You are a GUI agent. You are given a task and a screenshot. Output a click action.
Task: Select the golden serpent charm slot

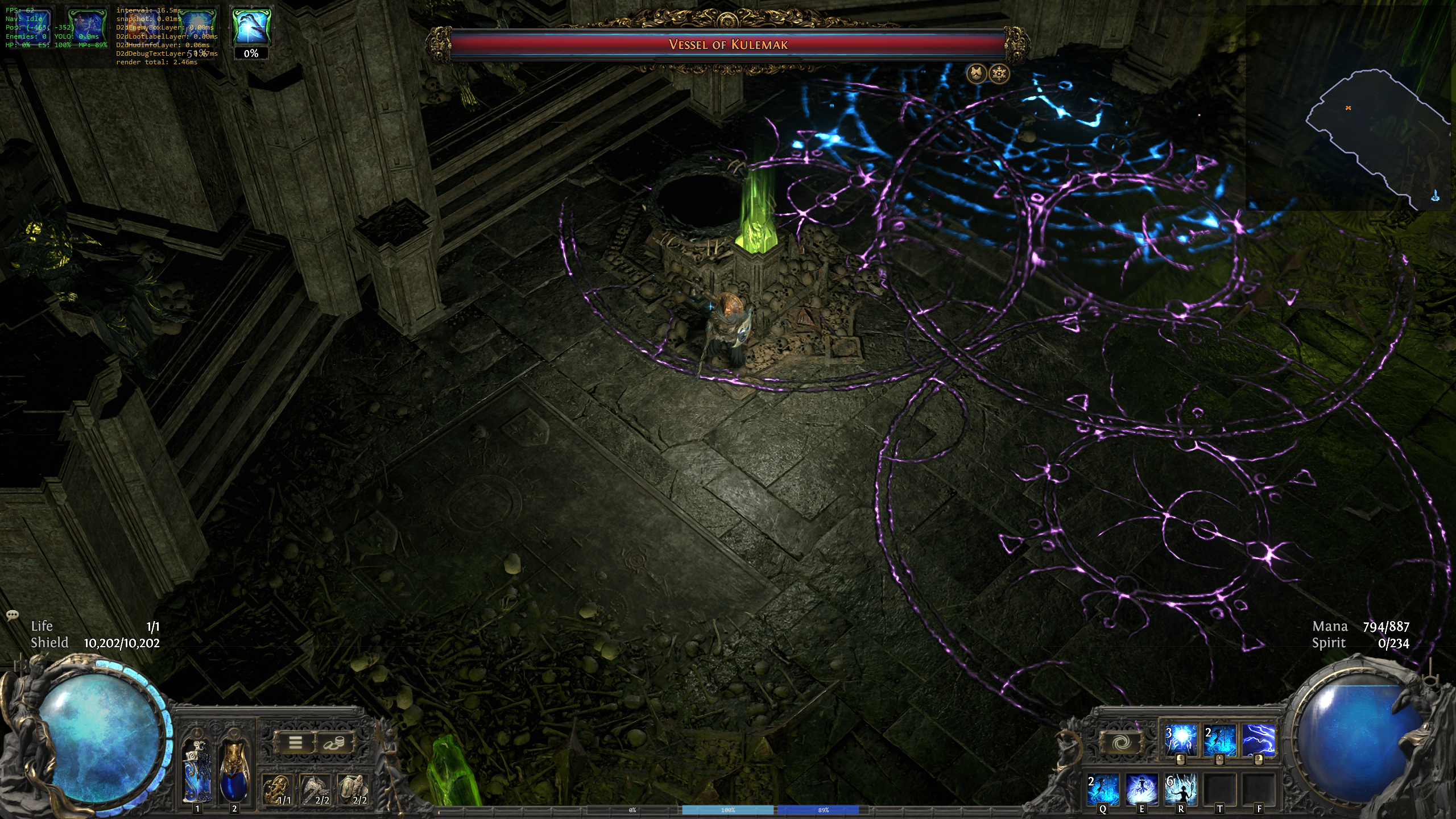[x=278, y=789]
